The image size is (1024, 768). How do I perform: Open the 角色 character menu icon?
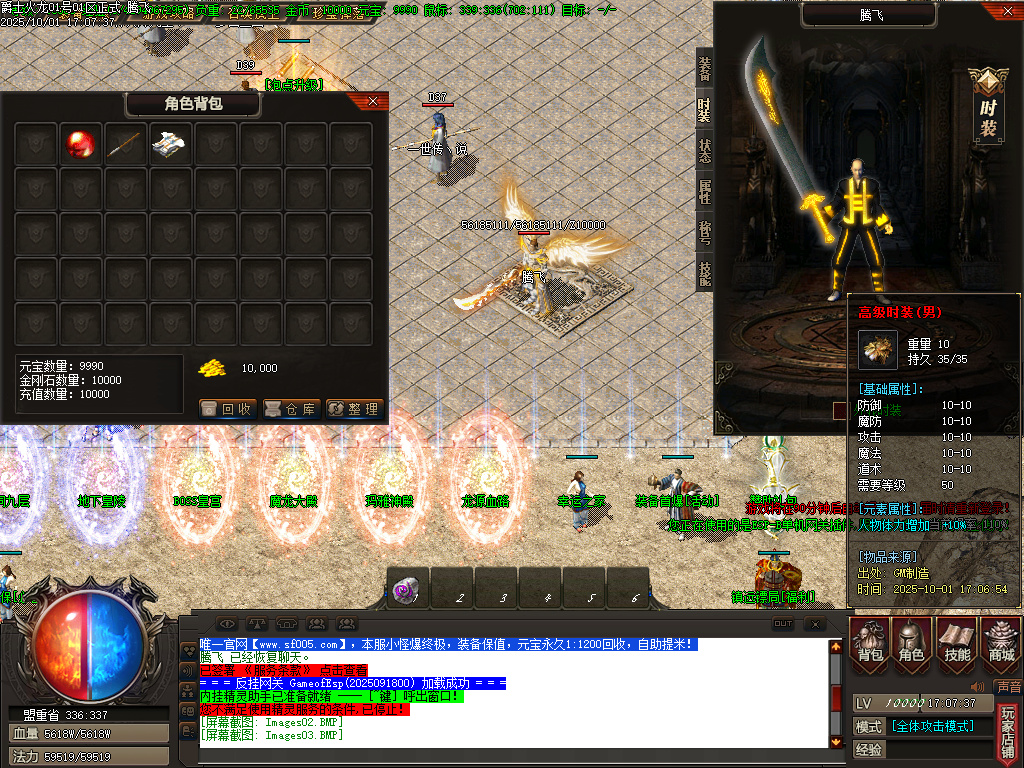pyautogui.click(x=912, y=641)
